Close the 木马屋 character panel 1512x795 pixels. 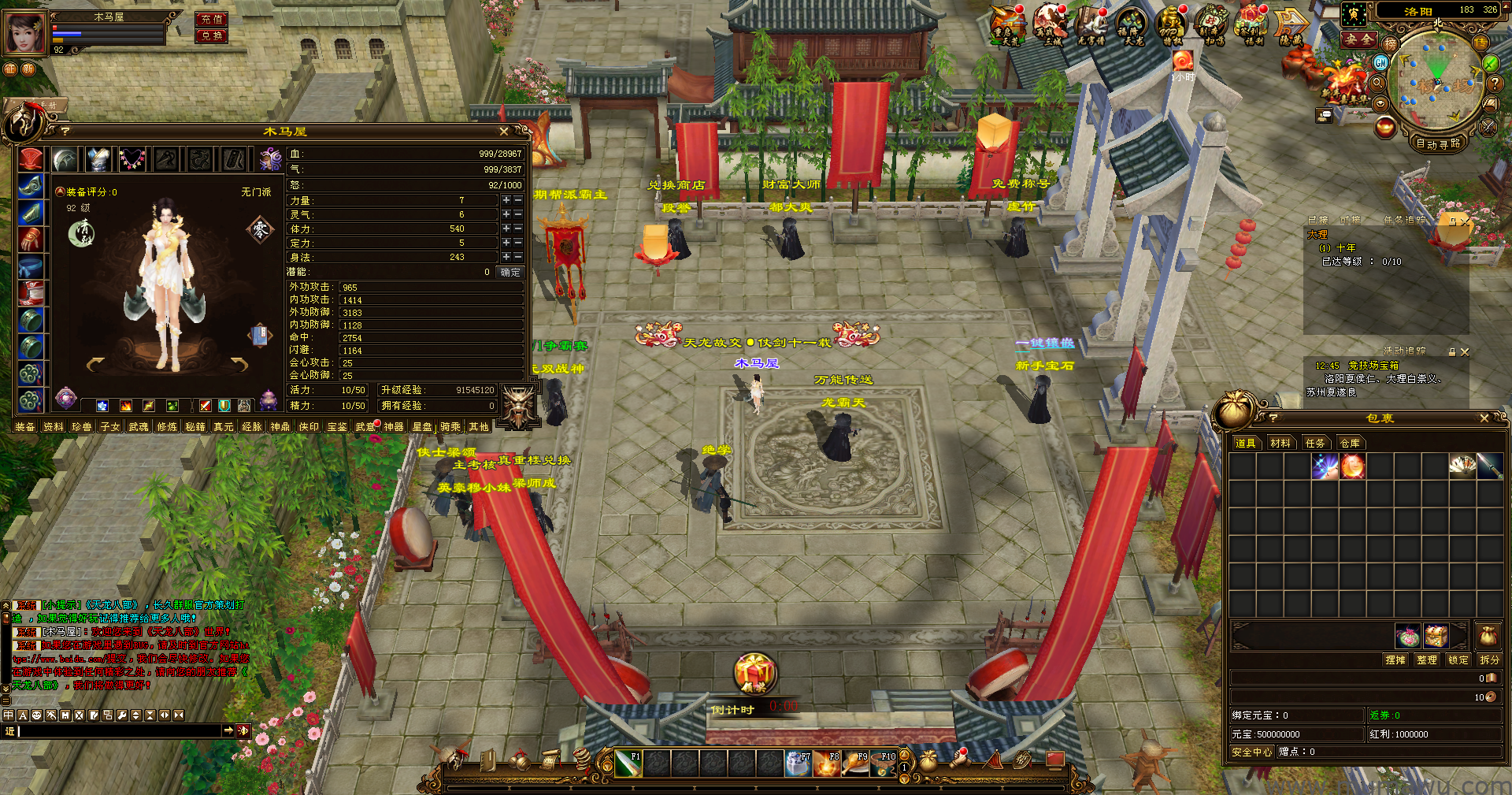pos(504,132)
